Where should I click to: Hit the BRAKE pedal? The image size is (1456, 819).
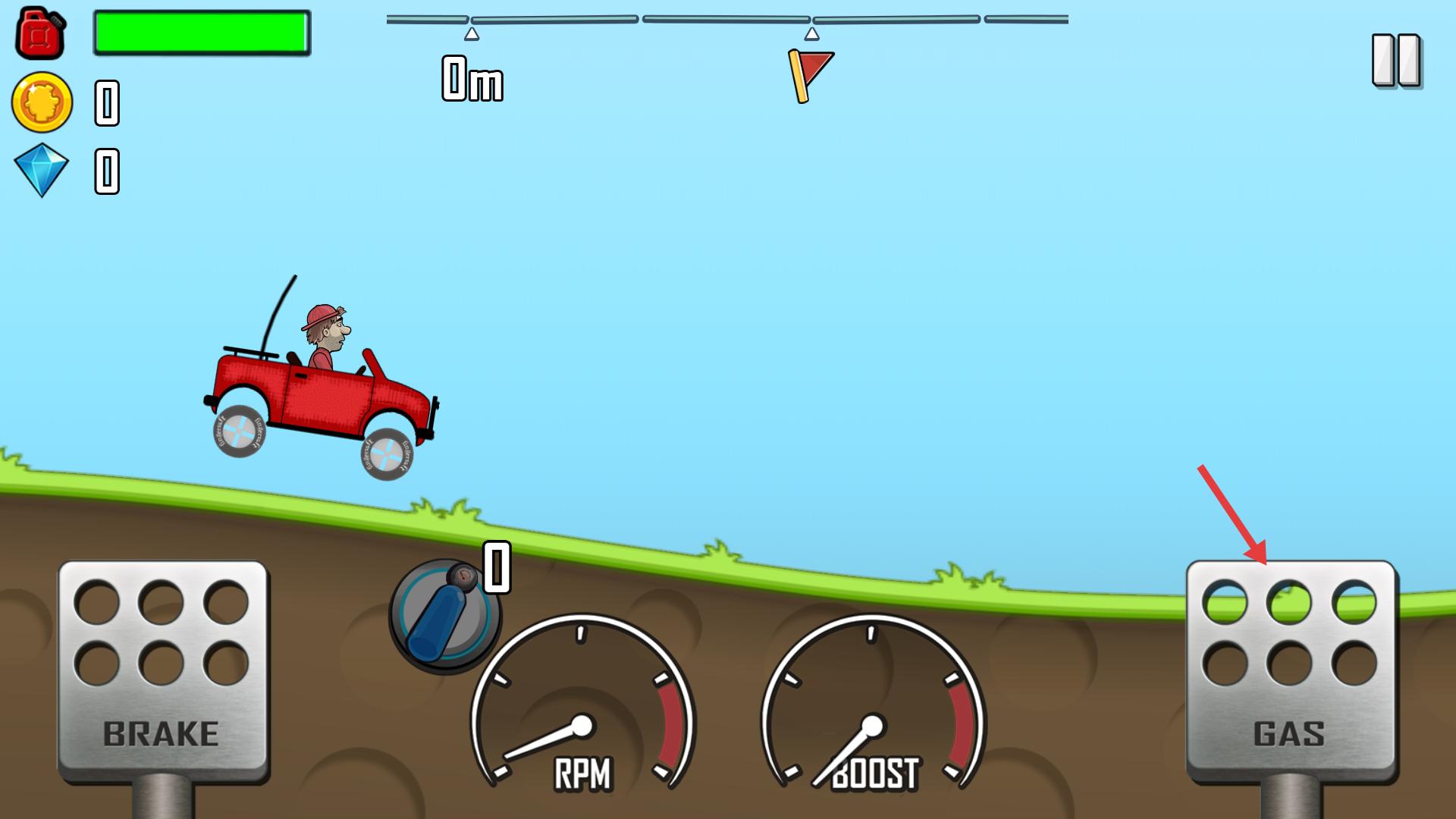click(x=162, y=671)
